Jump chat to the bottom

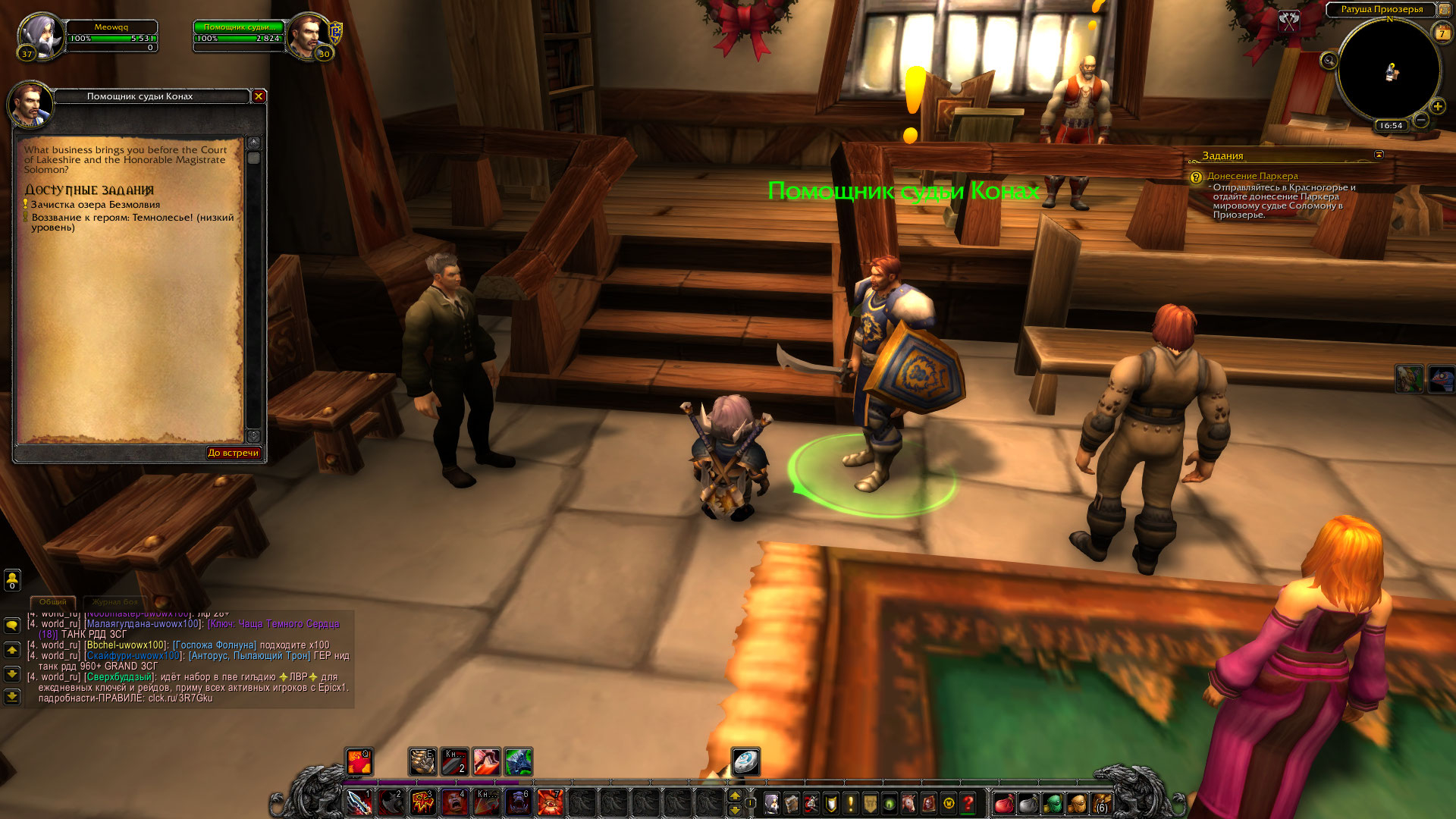[12, 696]
